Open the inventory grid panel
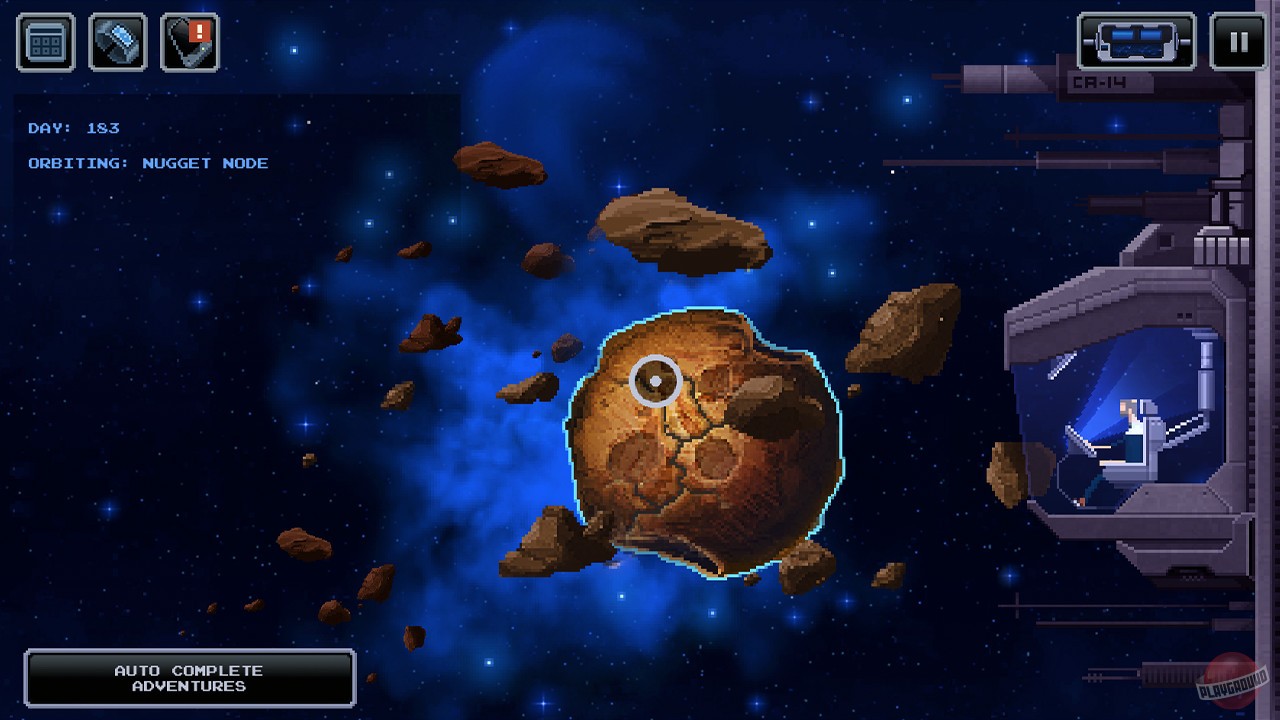 44,41
